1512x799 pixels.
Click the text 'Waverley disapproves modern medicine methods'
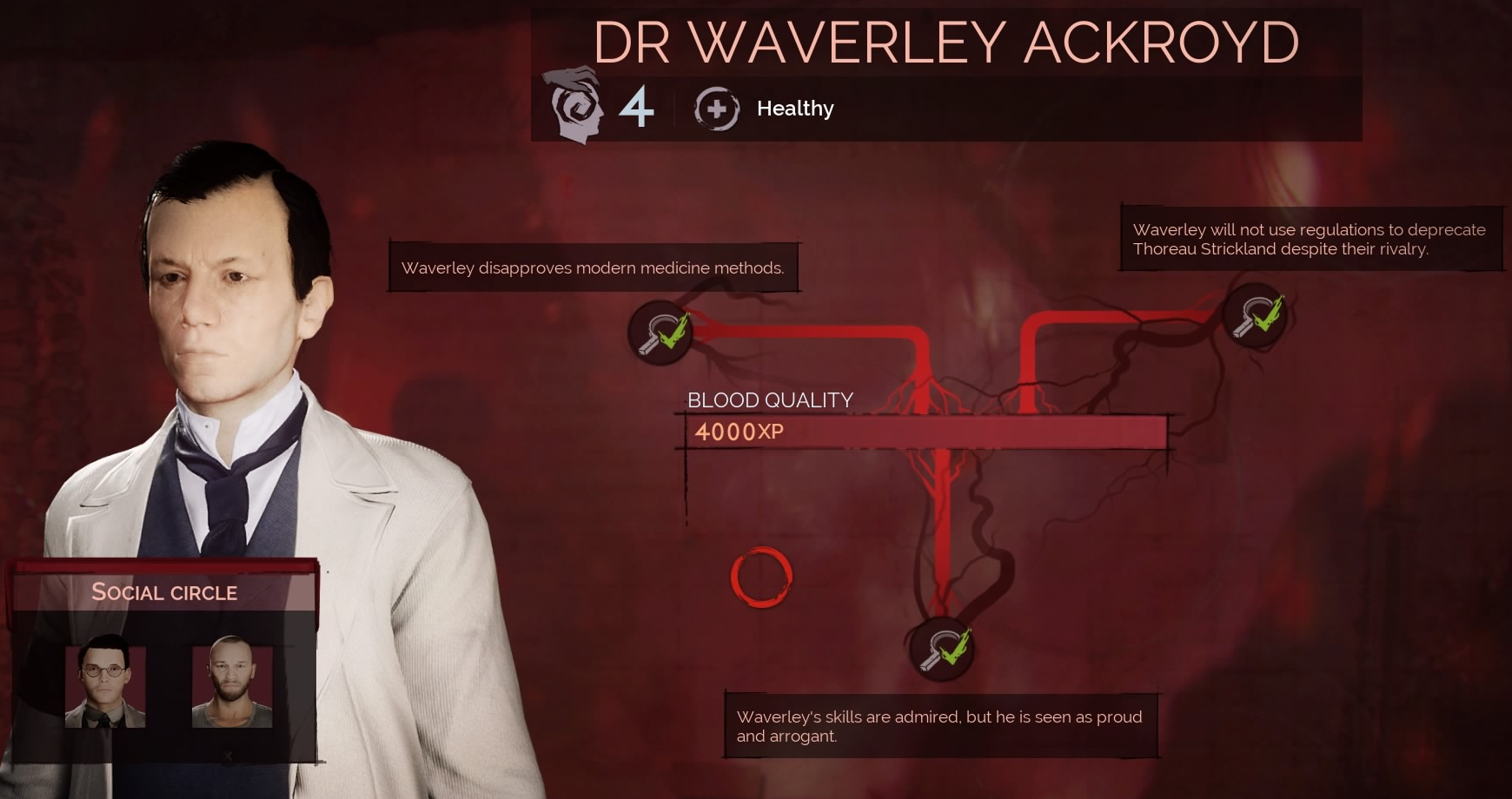pyautogui.click(x=592, y=267)
